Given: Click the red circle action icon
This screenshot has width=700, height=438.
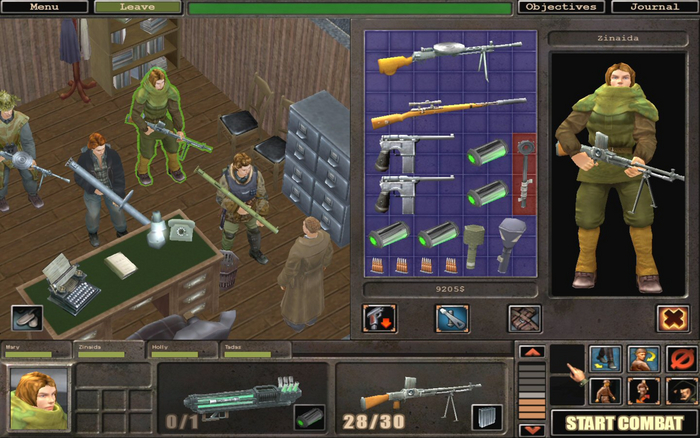Looking at the screenshot, I should 679,358.
